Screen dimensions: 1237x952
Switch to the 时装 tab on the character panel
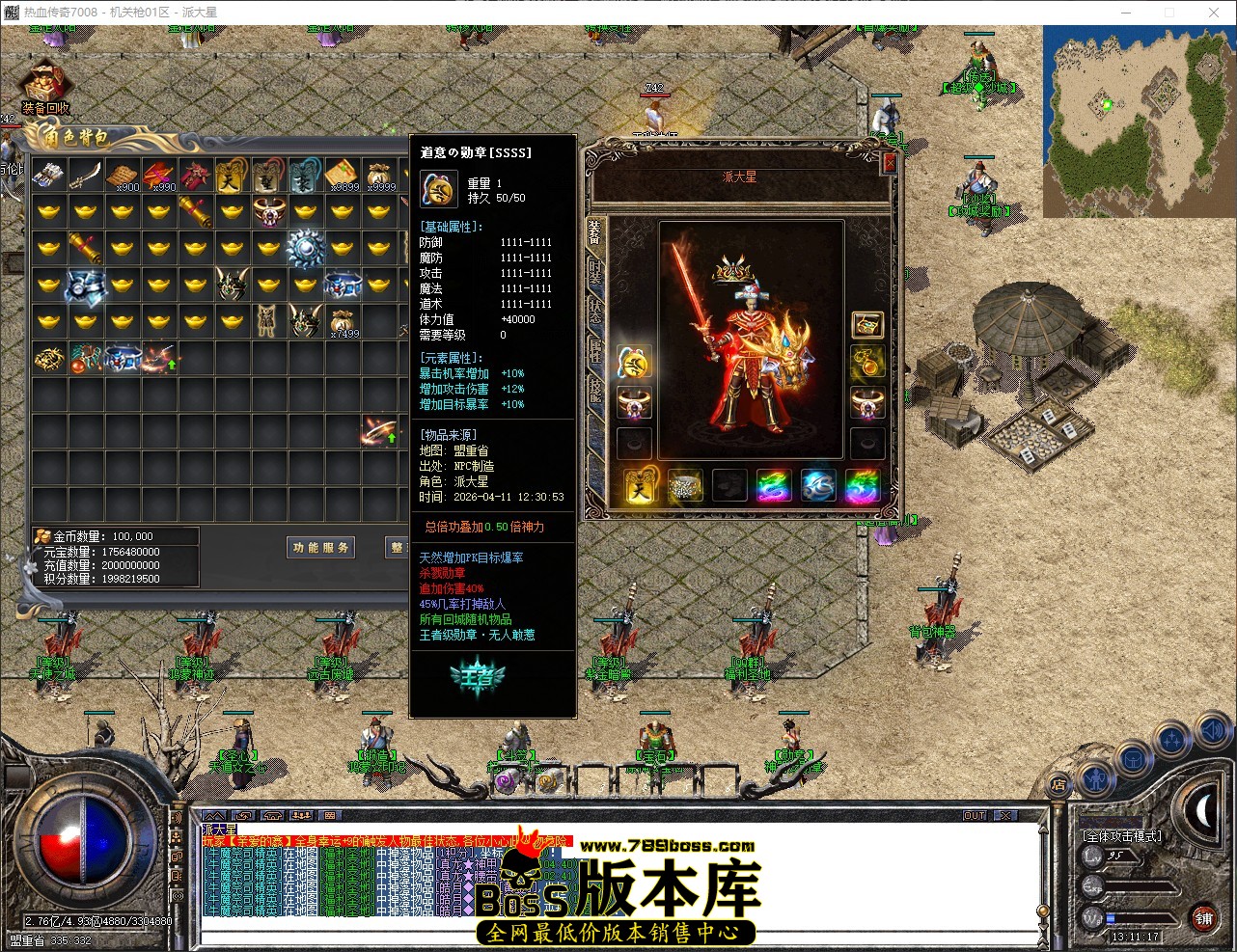click(594, 268)
